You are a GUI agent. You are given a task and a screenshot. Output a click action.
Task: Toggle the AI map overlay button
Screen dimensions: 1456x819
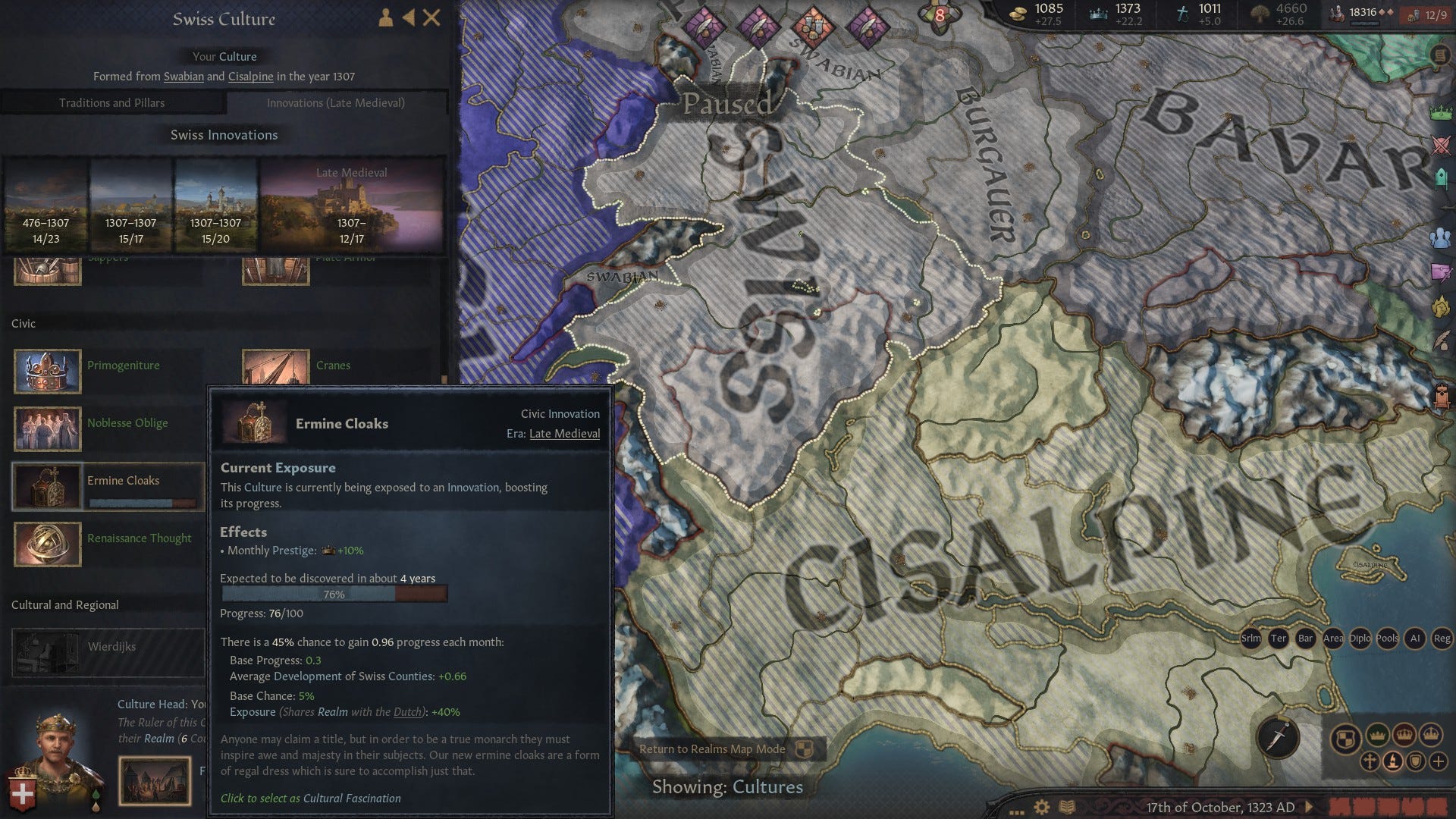coord(1416,639)
